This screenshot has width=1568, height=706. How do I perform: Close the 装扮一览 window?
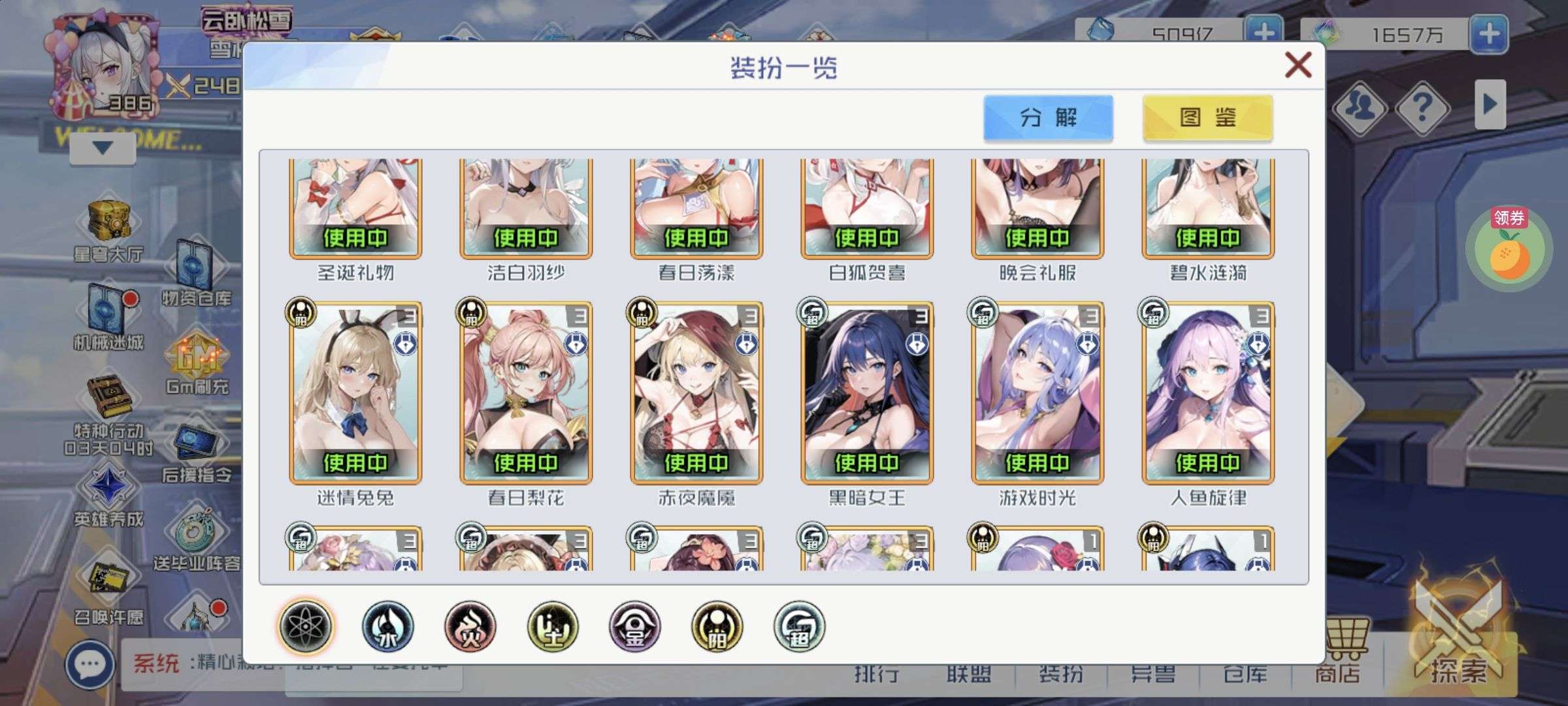(x=1298, y=65)
